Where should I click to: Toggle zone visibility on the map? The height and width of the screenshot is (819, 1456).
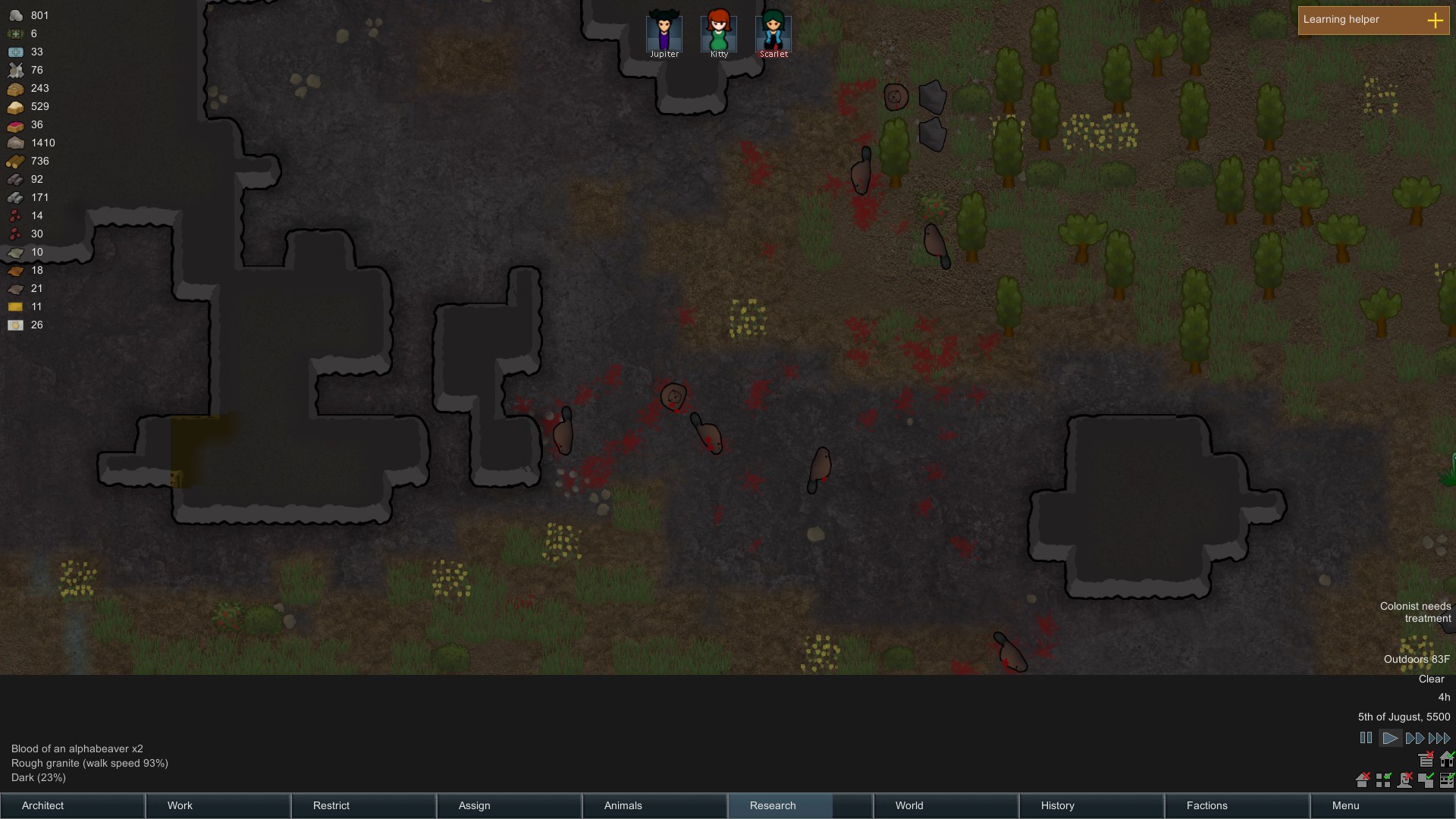tap(1384, 780)
